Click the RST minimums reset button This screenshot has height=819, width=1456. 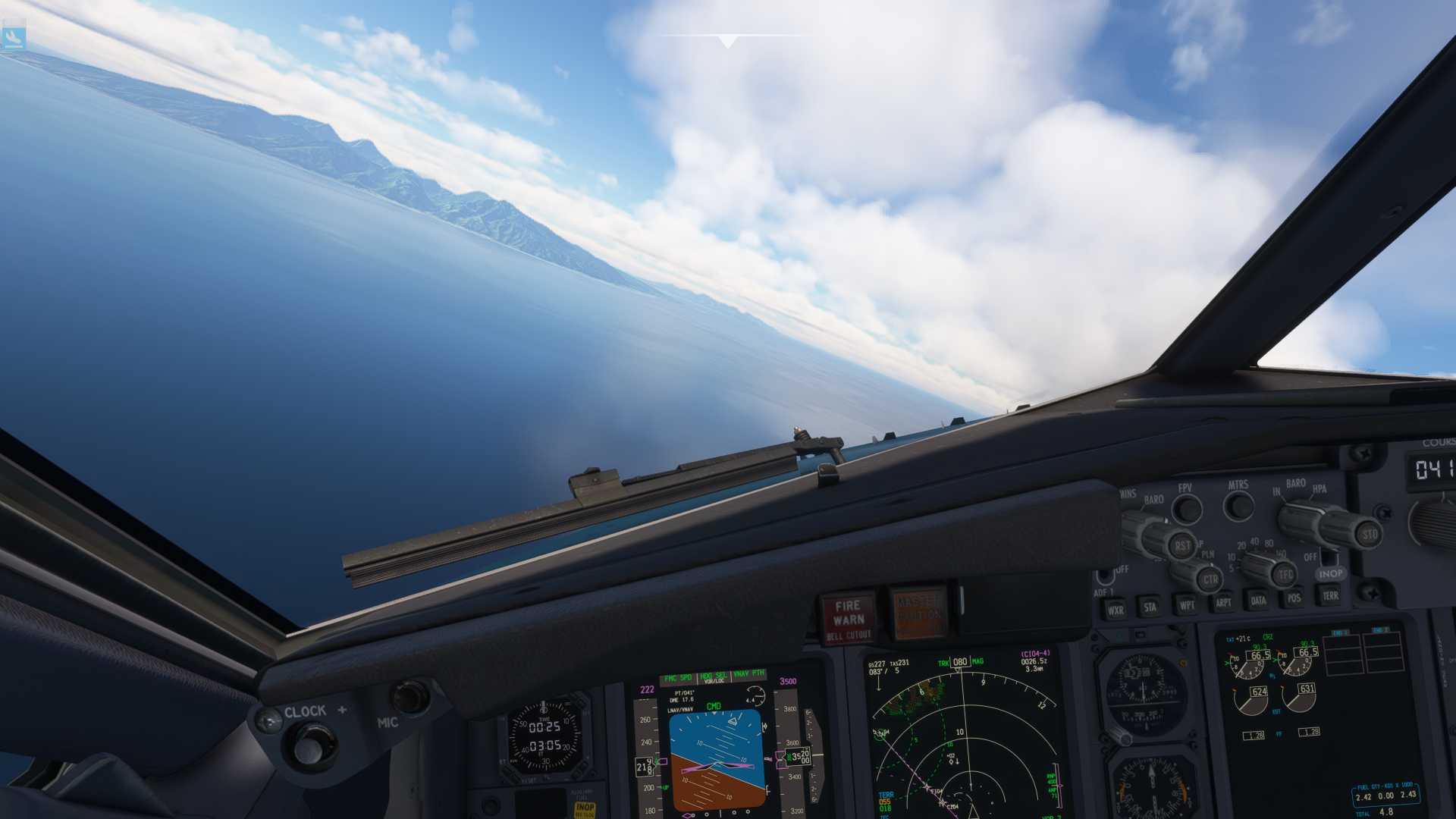tap(1181, 545)
